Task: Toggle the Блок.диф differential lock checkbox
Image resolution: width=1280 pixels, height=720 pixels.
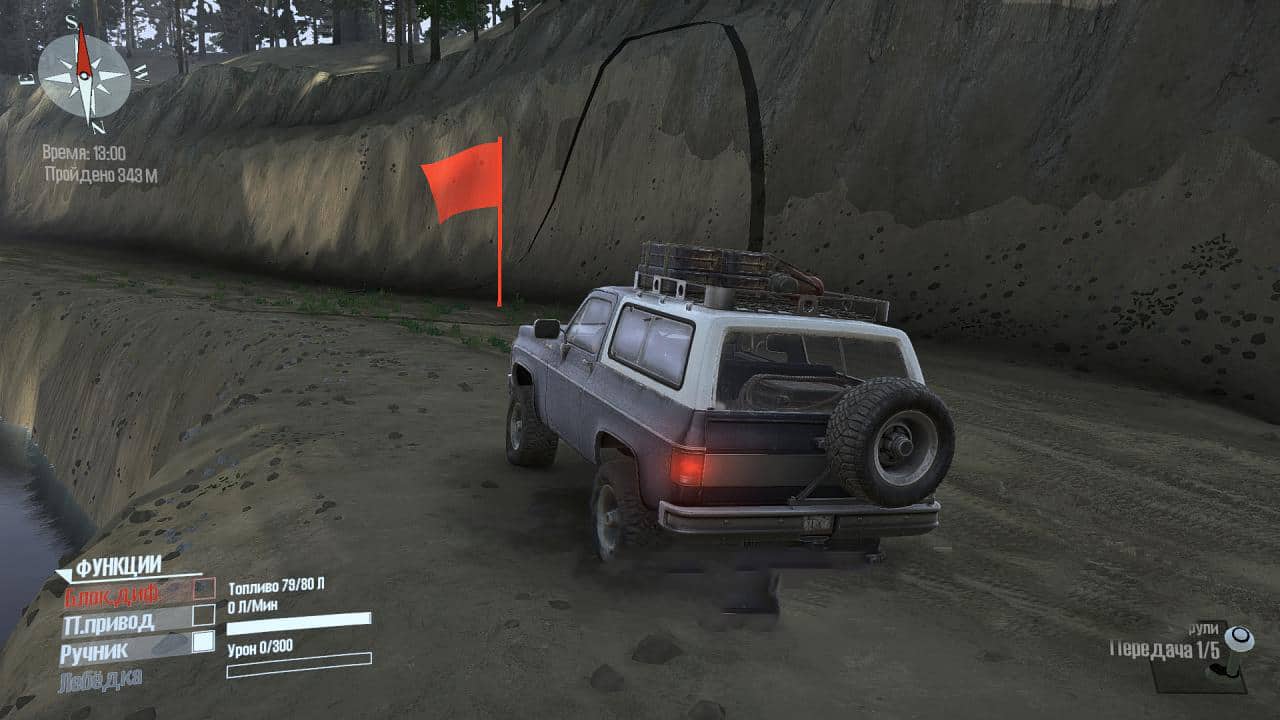Action: pos(204,589)
